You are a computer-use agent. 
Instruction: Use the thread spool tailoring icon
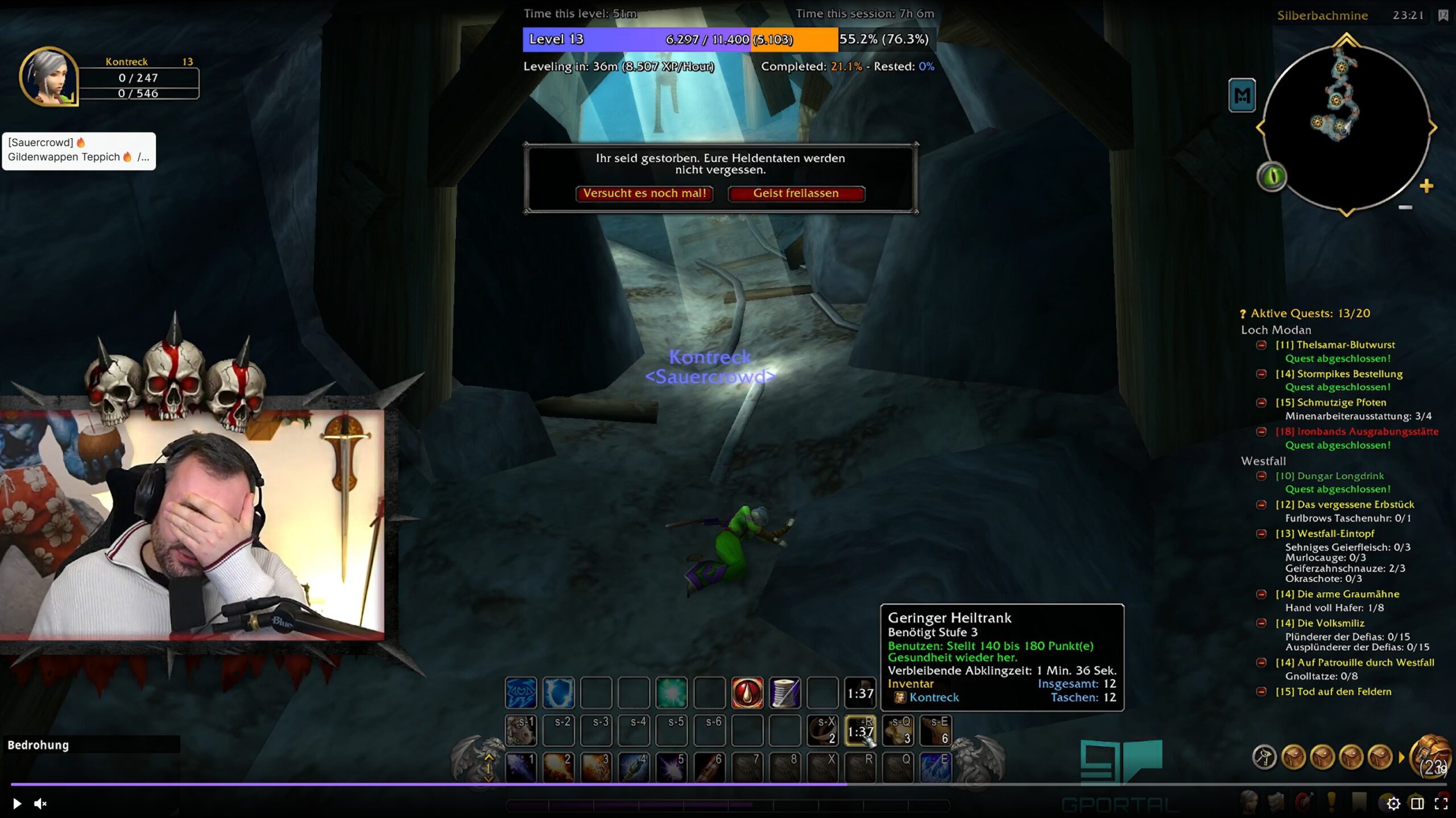(784, 693)
